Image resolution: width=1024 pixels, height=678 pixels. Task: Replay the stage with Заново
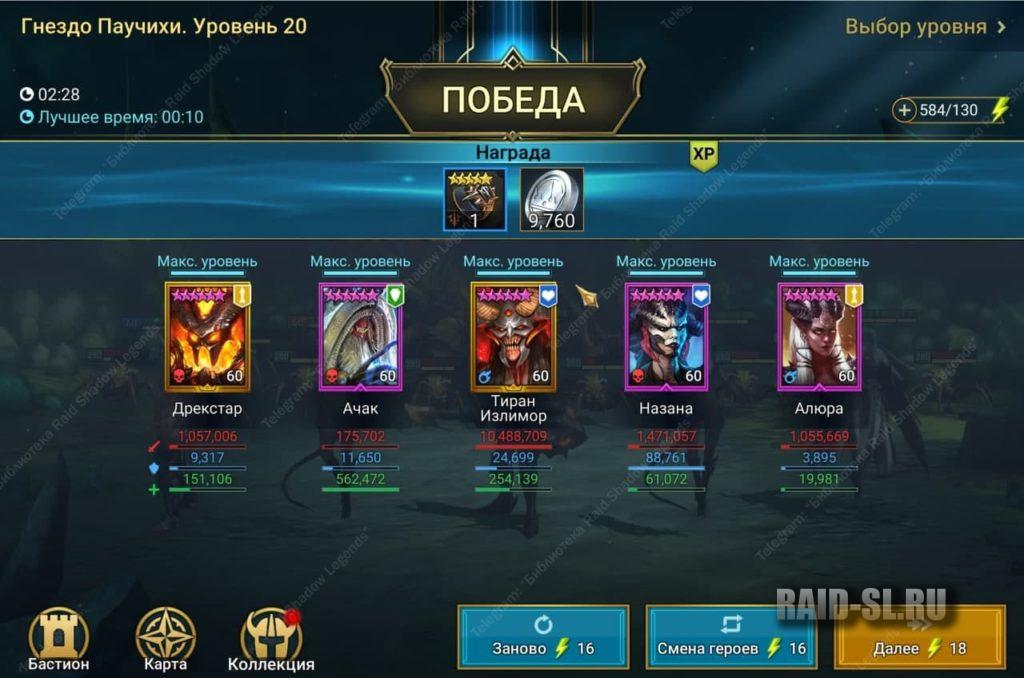click(x=543, y=637)
